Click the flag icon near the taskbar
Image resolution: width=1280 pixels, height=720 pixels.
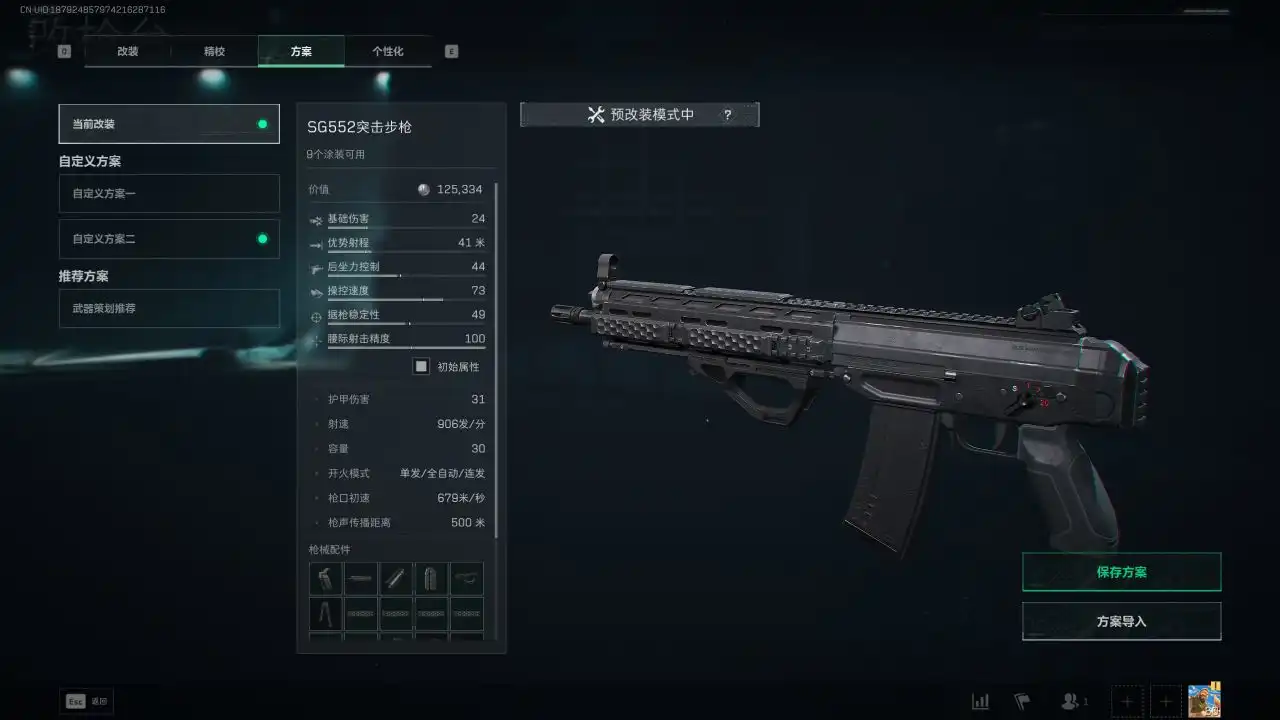tap(1021, 701)
